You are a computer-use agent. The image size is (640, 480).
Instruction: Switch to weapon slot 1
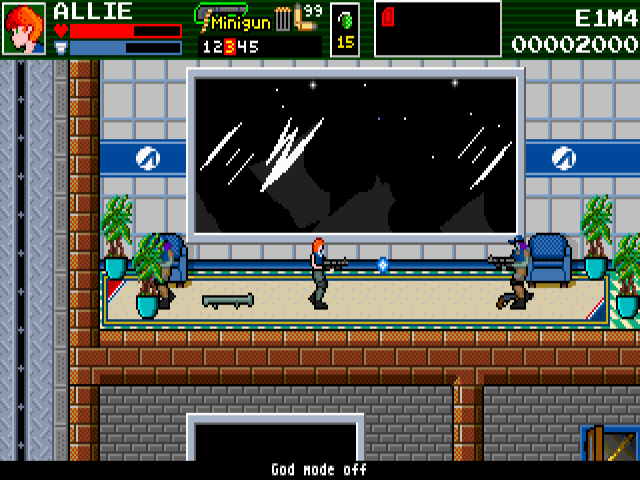pos(206,46)
